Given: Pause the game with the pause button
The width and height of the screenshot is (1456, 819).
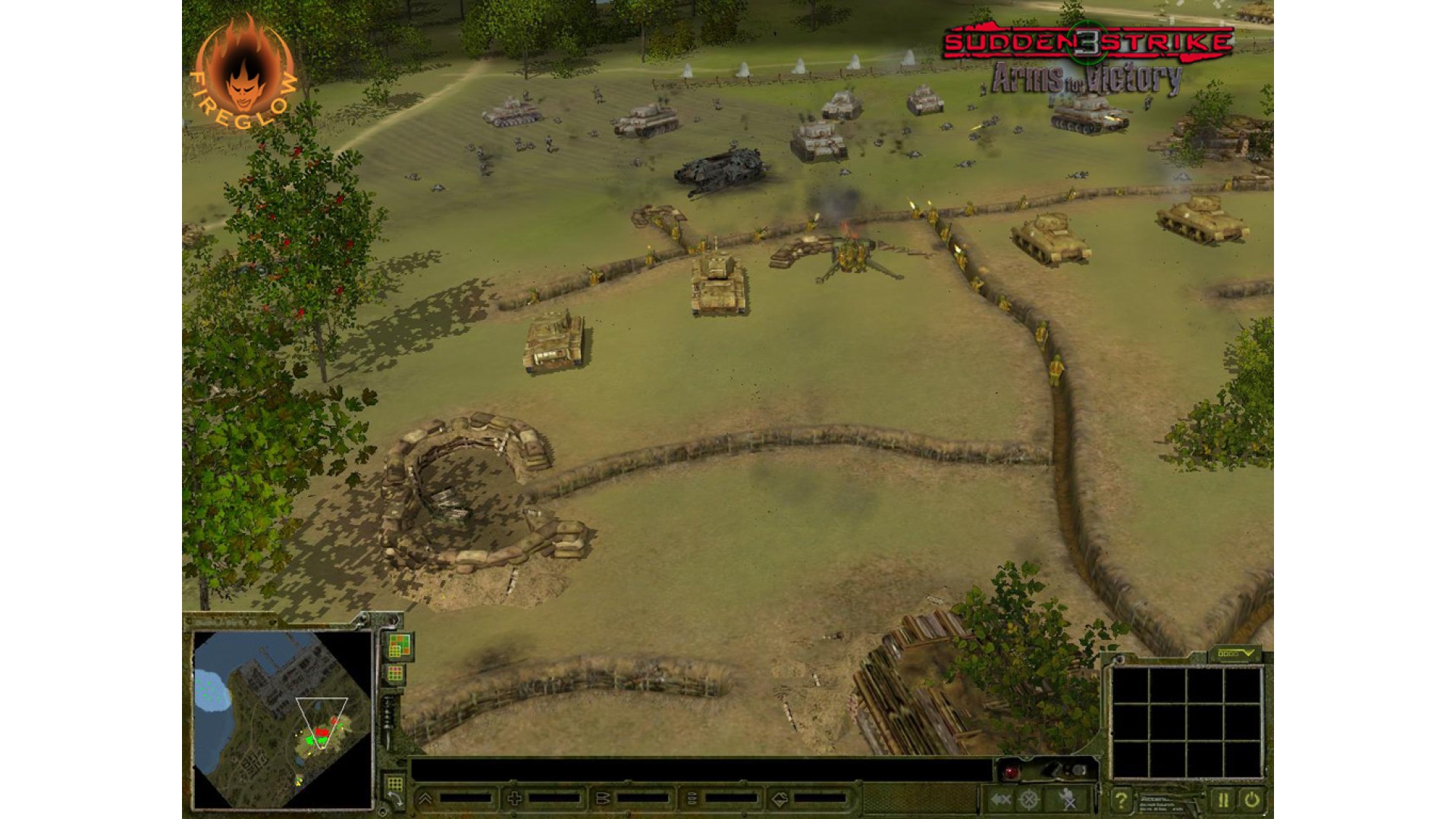Looking at the screenshot, I should tap(1222, 799).
